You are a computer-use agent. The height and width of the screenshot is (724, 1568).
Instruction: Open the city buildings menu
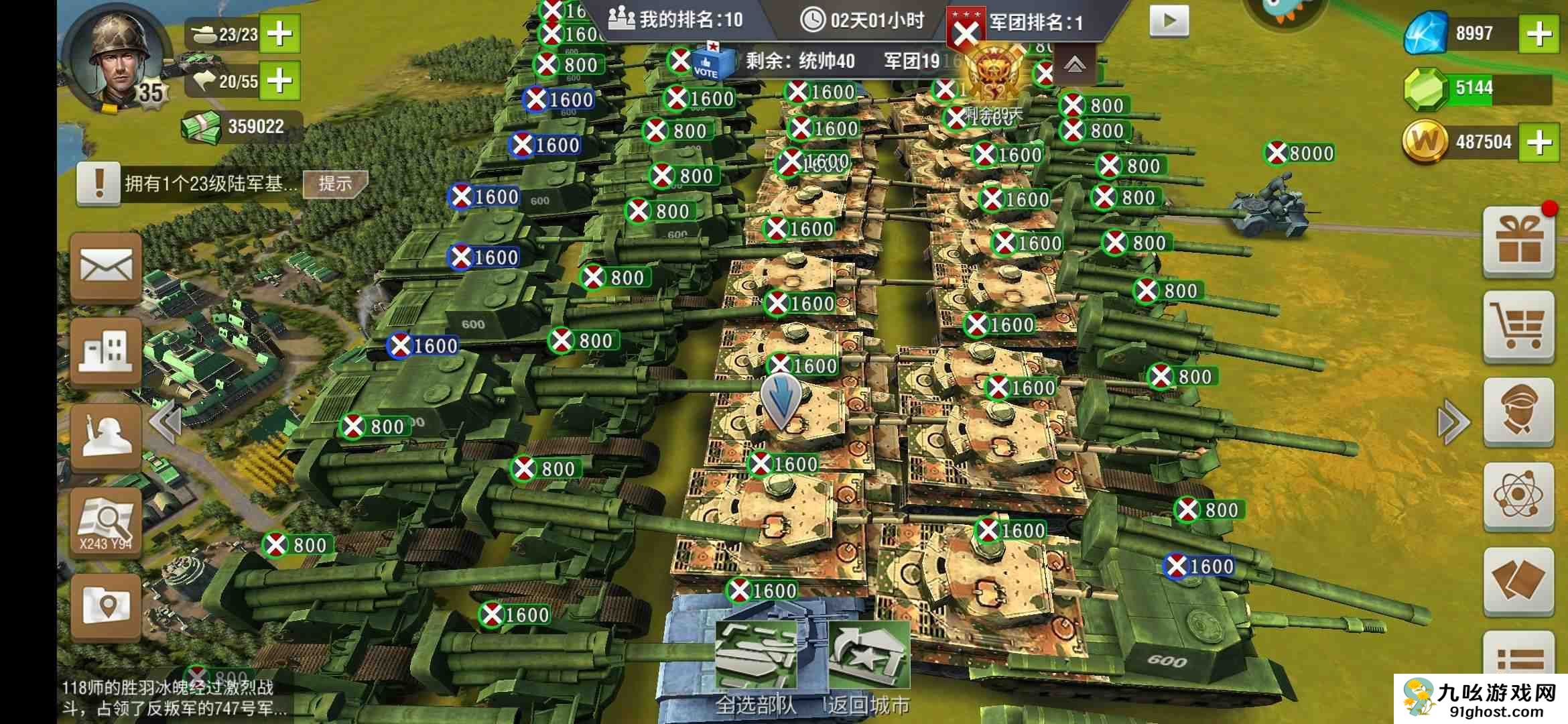coord(106,351)
